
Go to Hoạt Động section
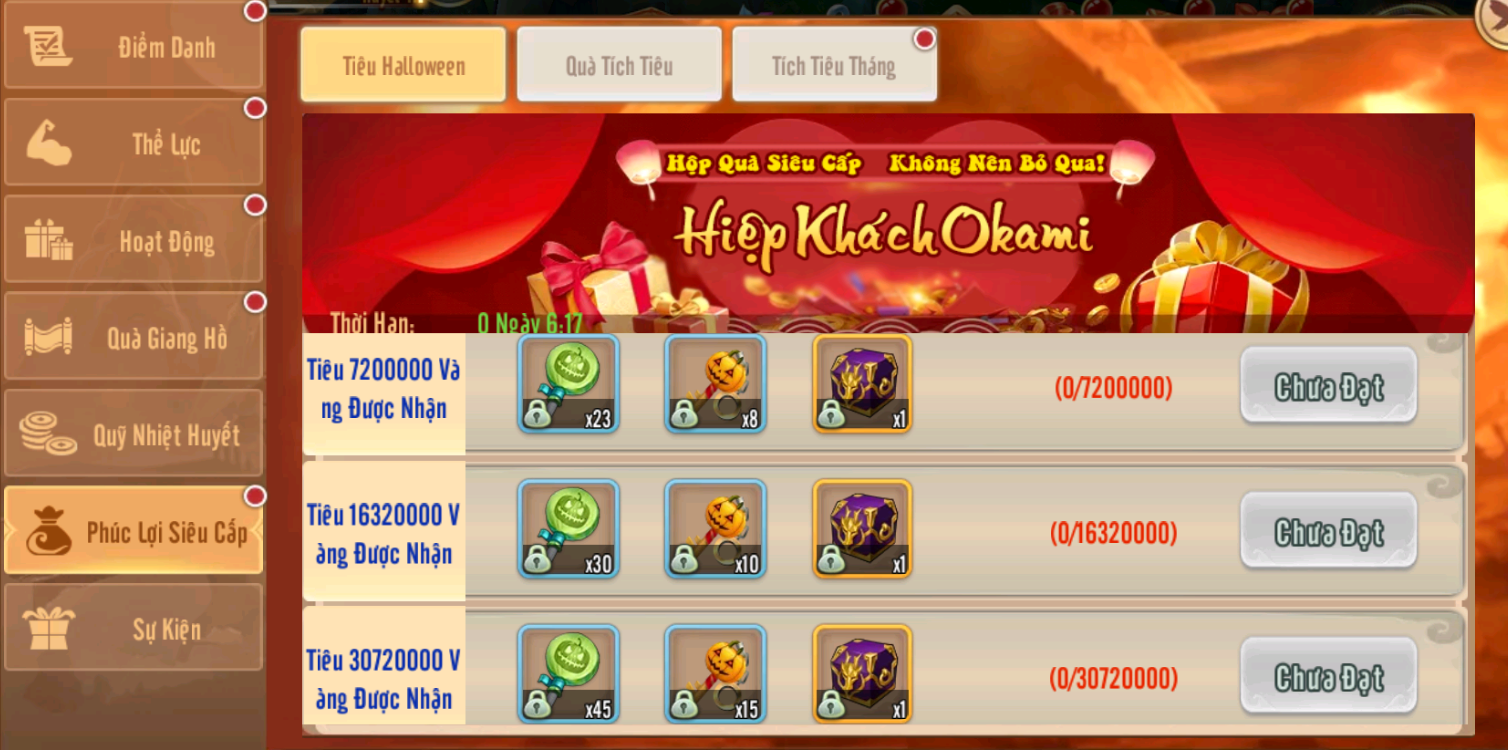133,241
